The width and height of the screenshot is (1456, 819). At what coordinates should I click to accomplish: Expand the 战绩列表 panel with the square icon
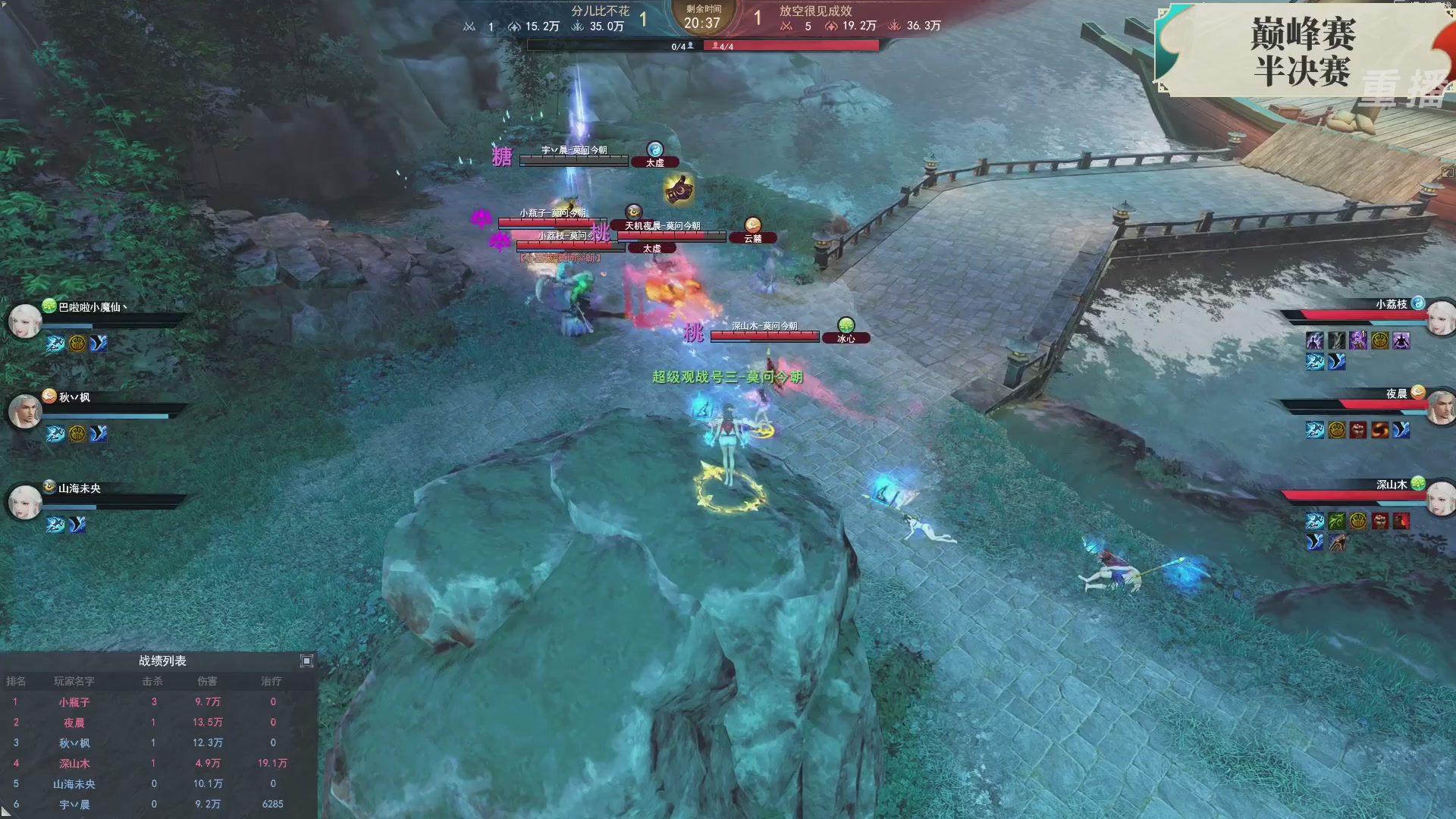(306, 661)
